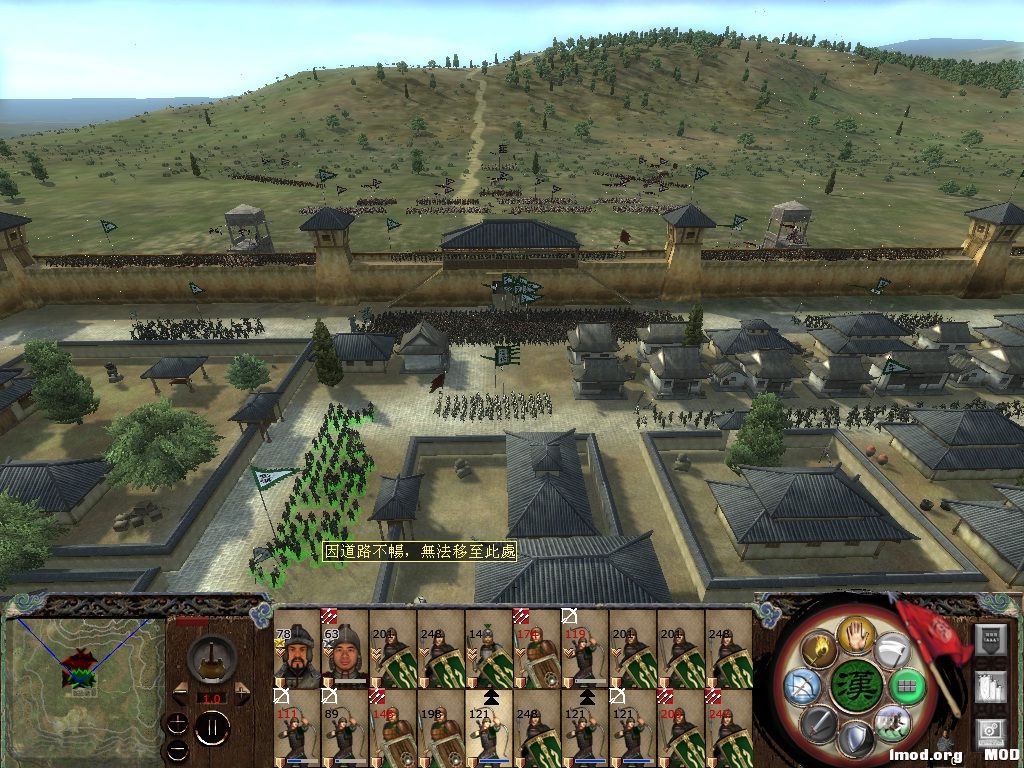Click the green group formation button
This screenshot has height=768, width=1024.
pyautogui.click(x=906, y=687)
